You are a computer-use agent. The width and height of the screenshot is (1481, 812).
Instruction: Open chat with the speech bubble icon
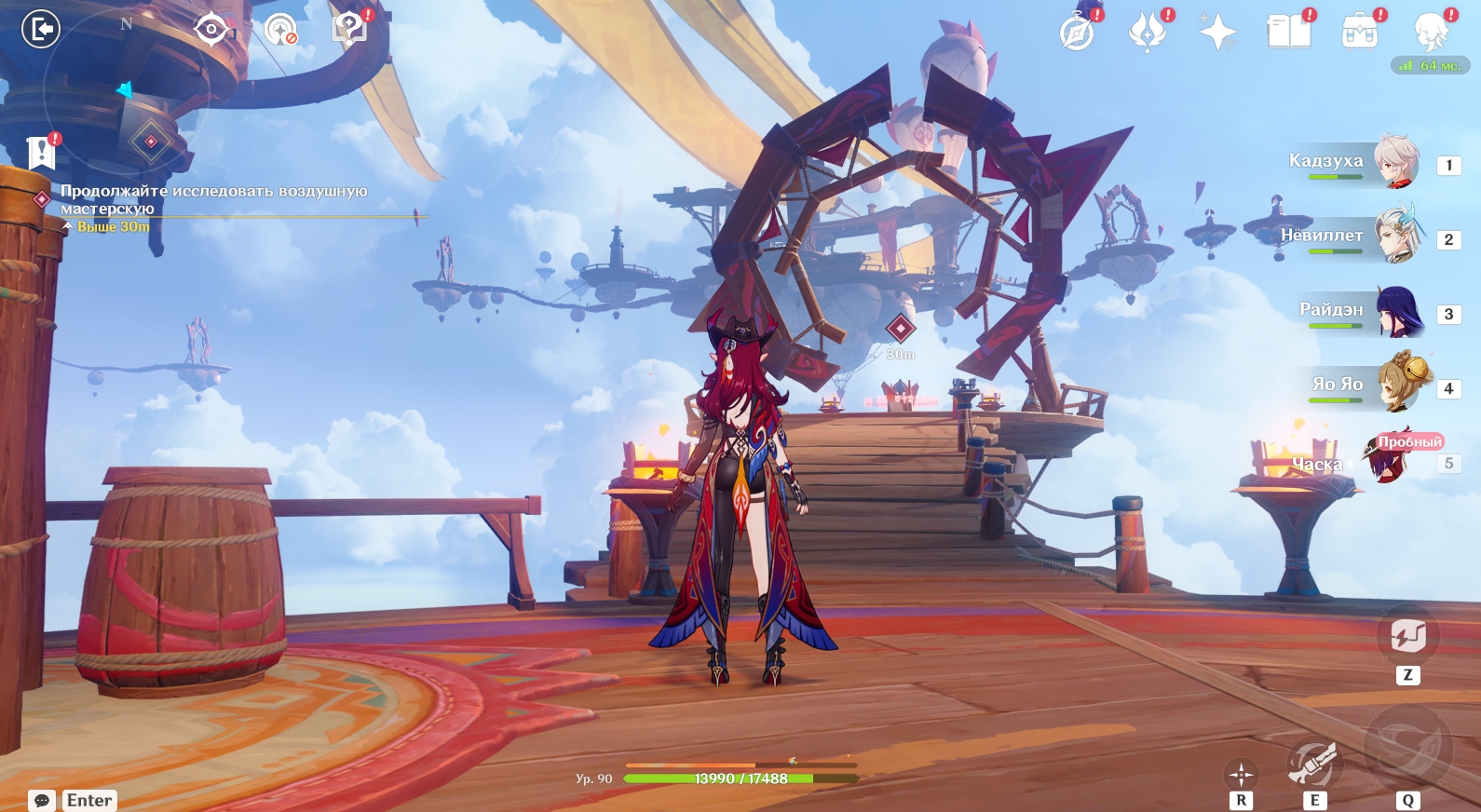click(42, 801)
